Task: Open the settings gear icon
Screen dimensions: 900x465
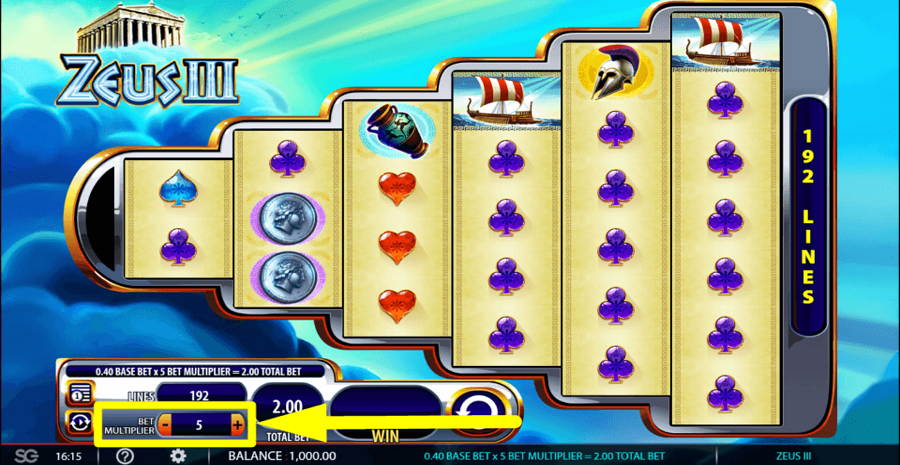Action: pos(177,456)
